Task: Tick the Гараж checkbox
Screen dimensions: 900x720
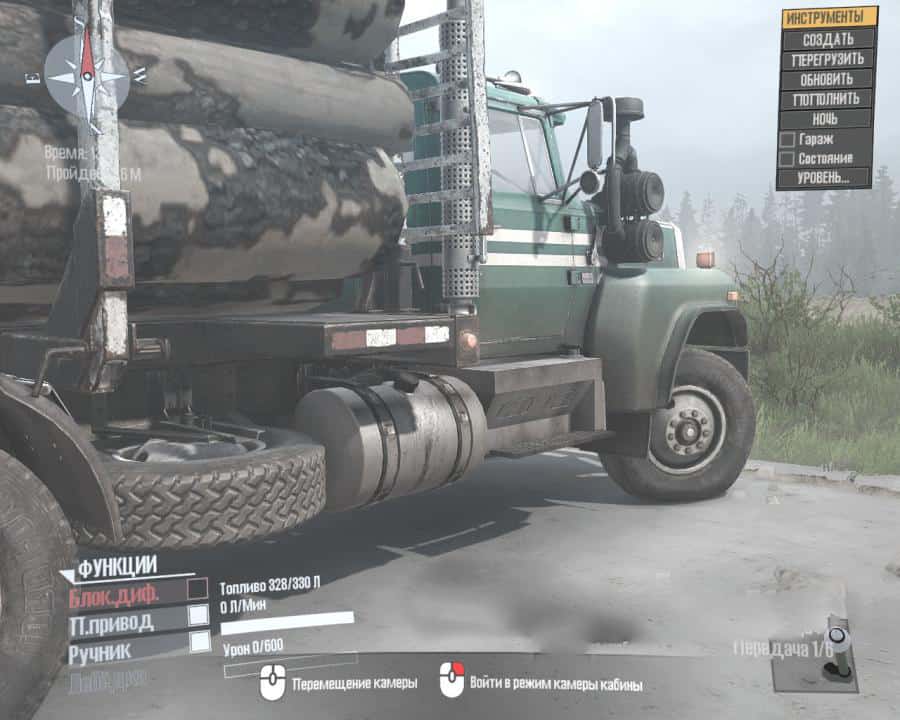Action: [x=788, y=139]
